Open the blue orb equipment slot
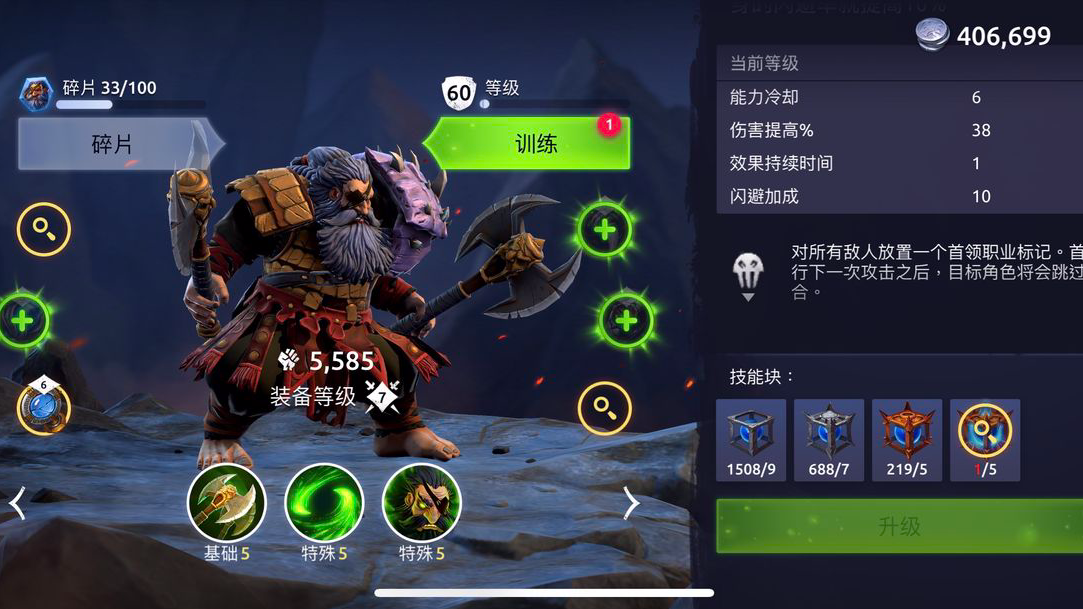Screen dimensions: 1083x609 tap(43, 408)
